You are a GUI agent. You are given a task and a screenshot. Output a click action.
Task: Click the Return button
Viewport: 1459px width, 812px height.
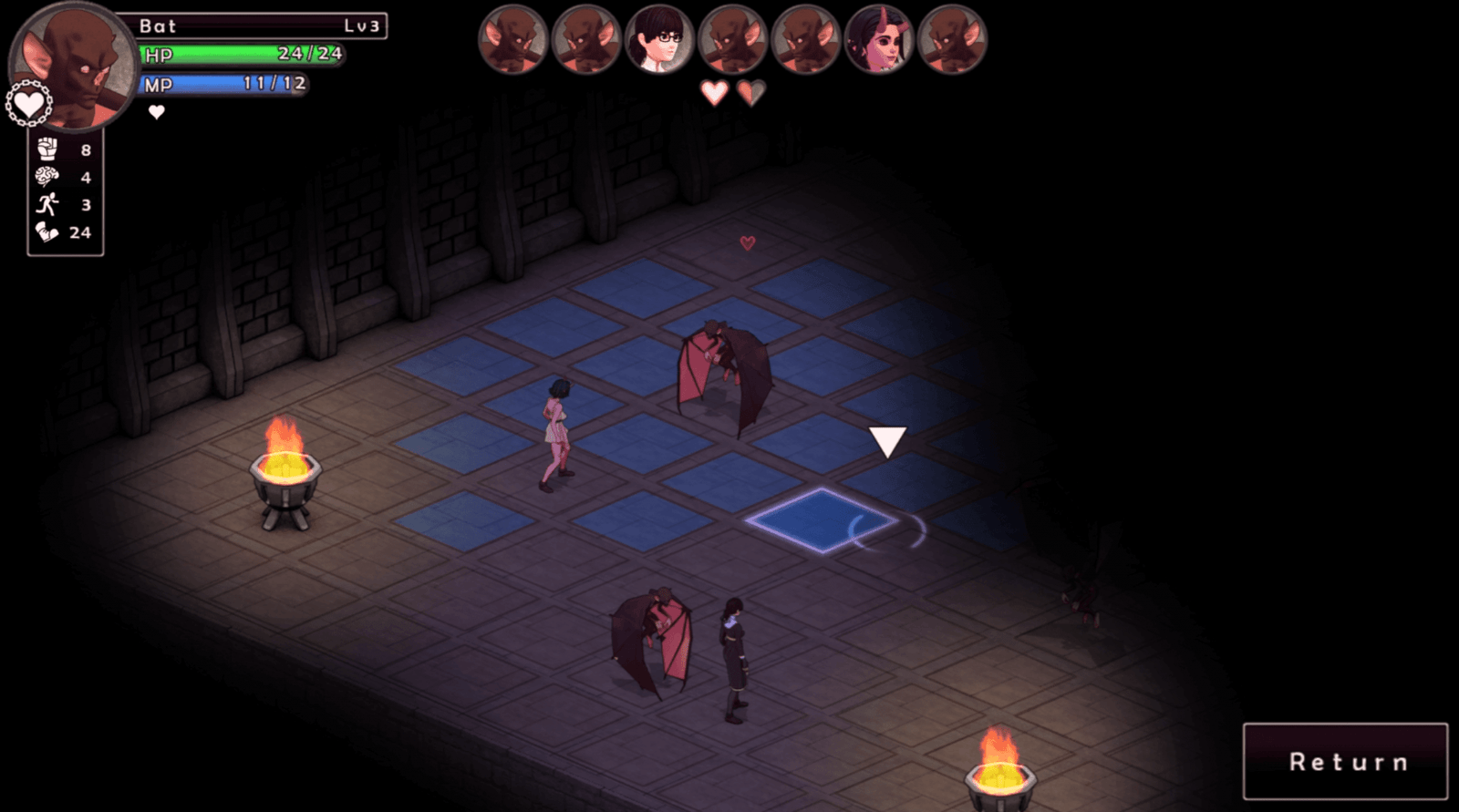[x=1345, y=762]
